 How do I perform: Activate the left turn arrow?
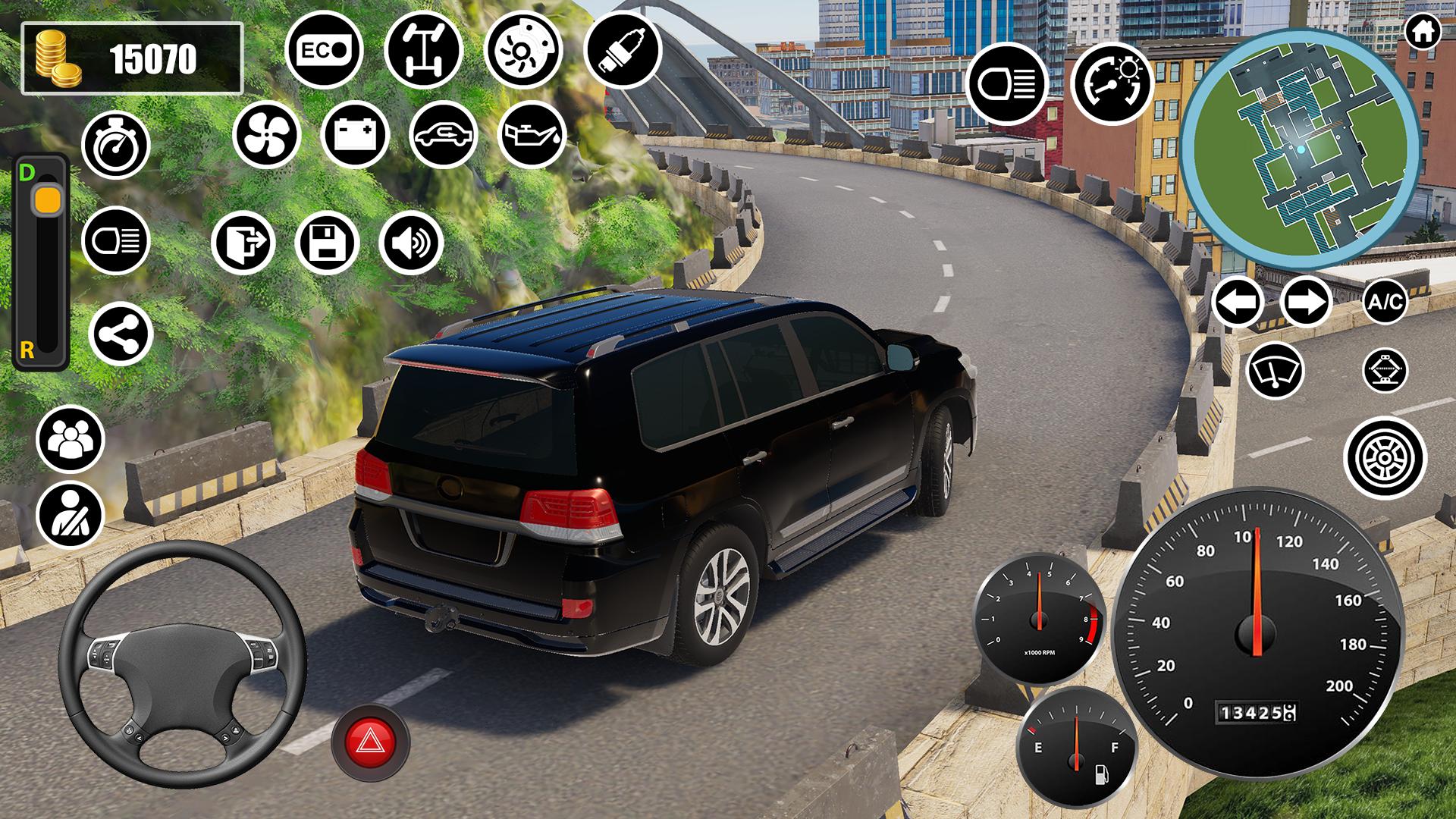(x=1237, y=302)
